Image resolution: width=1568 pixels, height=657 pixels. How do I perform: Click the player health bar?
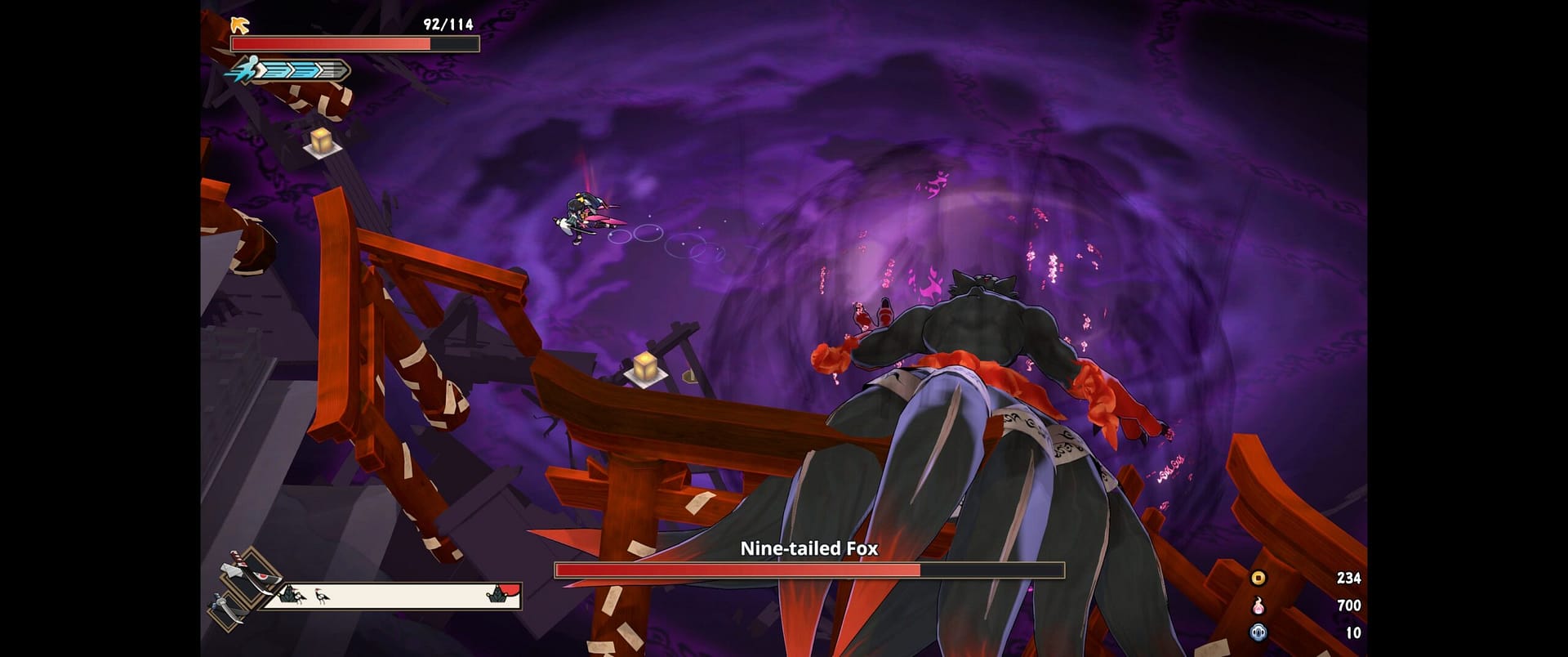coord(355,44)
